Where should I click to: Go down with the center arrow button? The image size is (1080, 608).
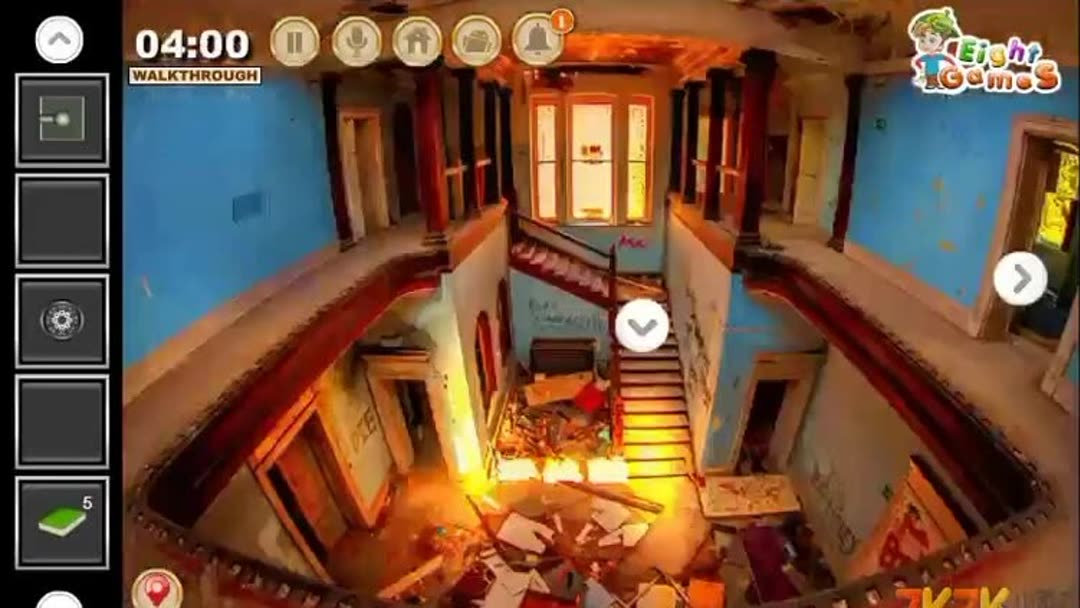[x=642, y=326]
